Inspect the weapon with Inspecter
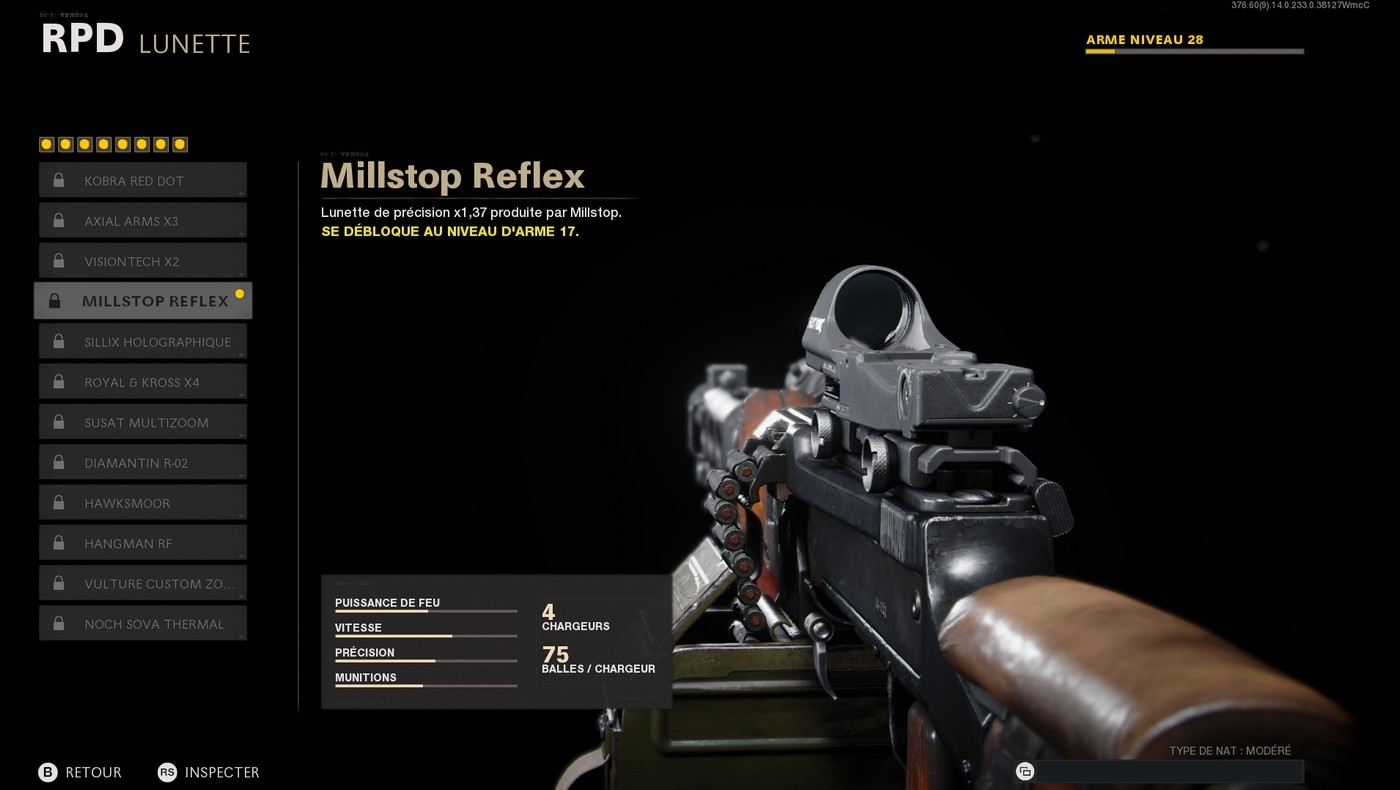This screenshot has height=790, width=1400. [208, 772]
